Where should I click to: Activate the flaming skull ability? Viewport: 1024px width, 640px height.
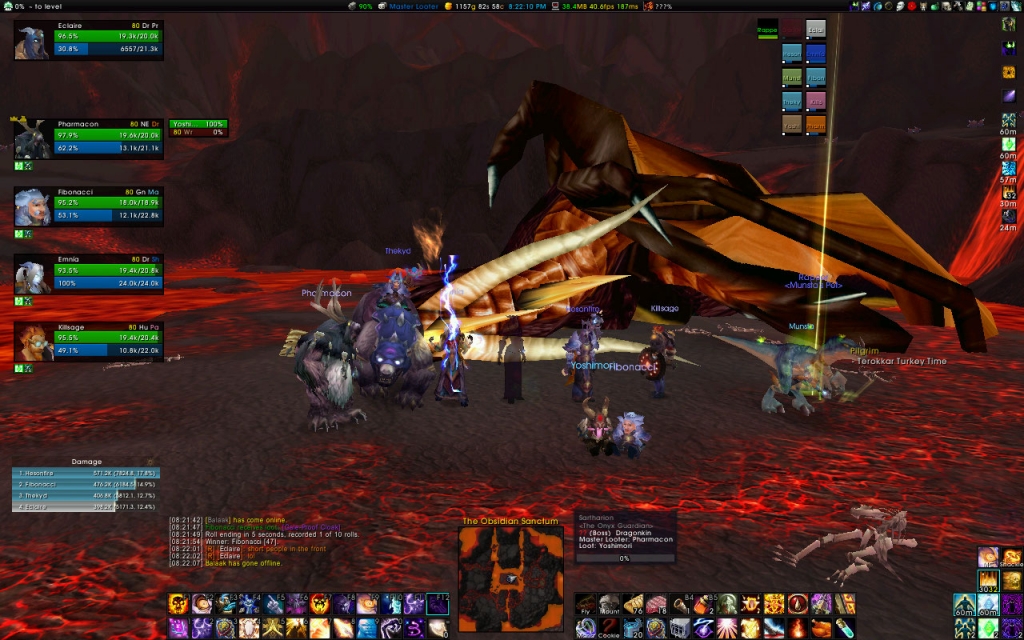(x=179, y=603)
